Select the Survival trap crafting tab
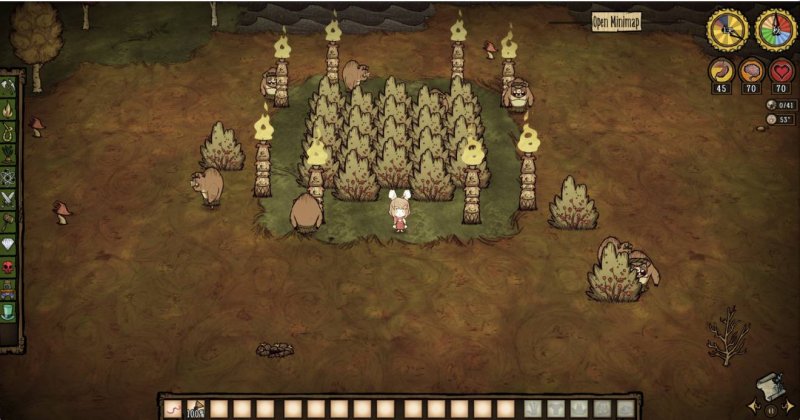800x420 pixels. click(10, 131)
